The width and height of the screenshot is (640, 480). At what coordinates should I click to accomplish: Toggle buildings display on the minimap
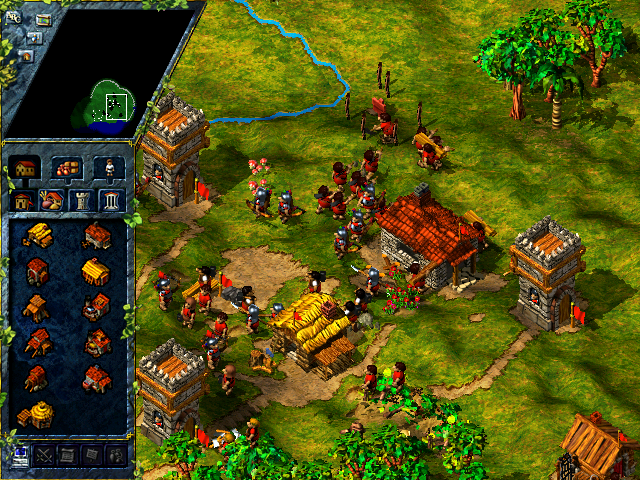(x=26, y=55)
